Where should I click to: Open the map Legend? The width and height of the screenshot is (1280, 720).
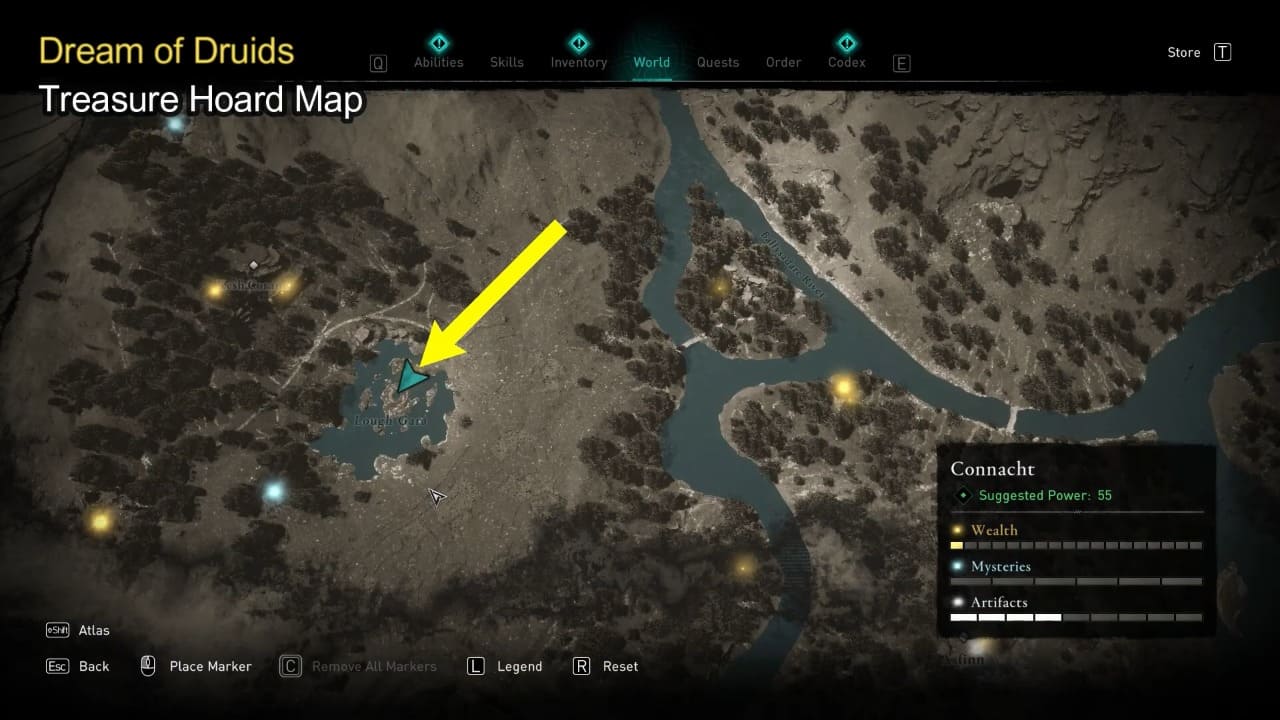coord(519,666)
